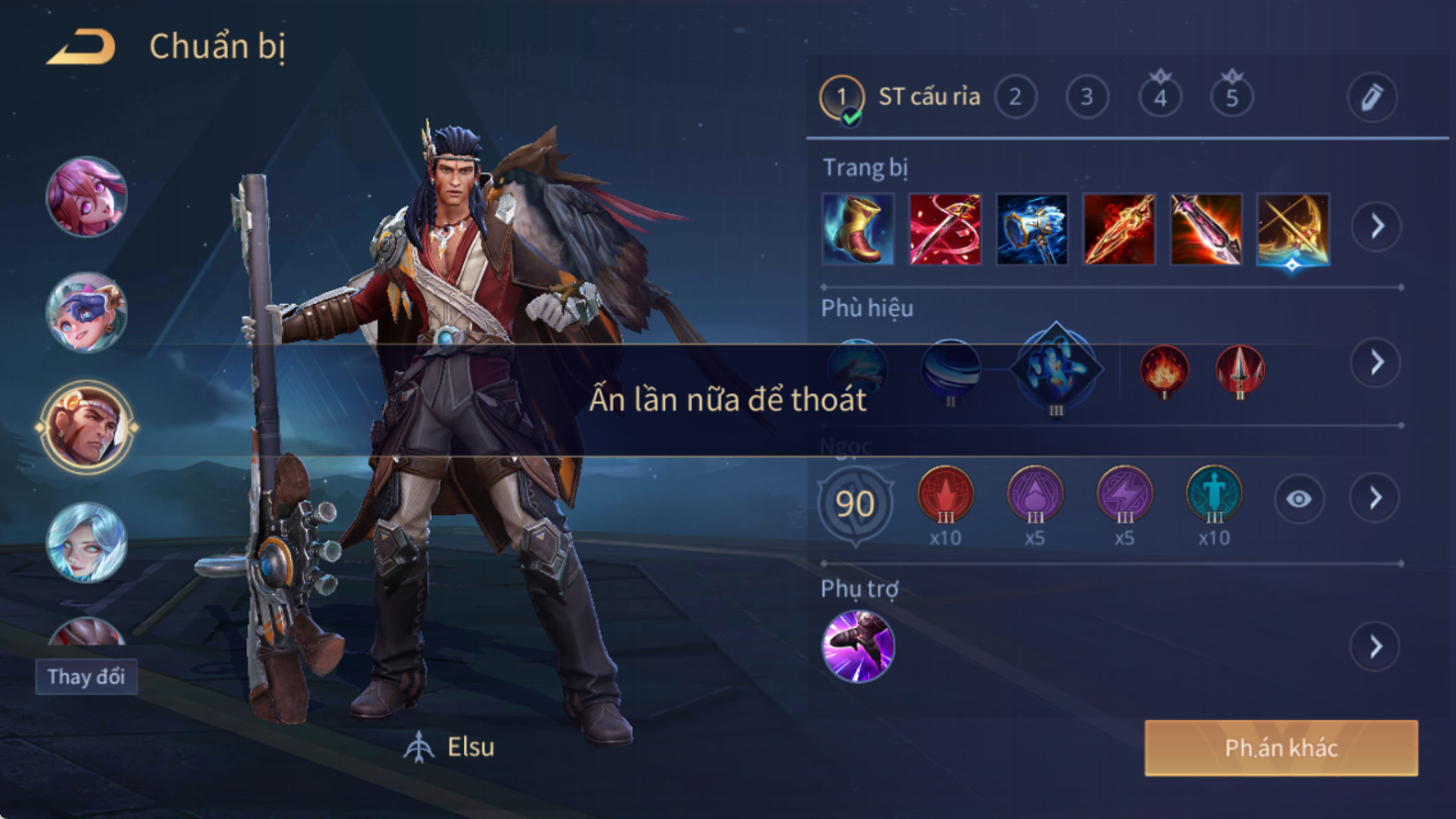
Task: Open the Phù hiệu details arrow
Action: [1377, 362]
